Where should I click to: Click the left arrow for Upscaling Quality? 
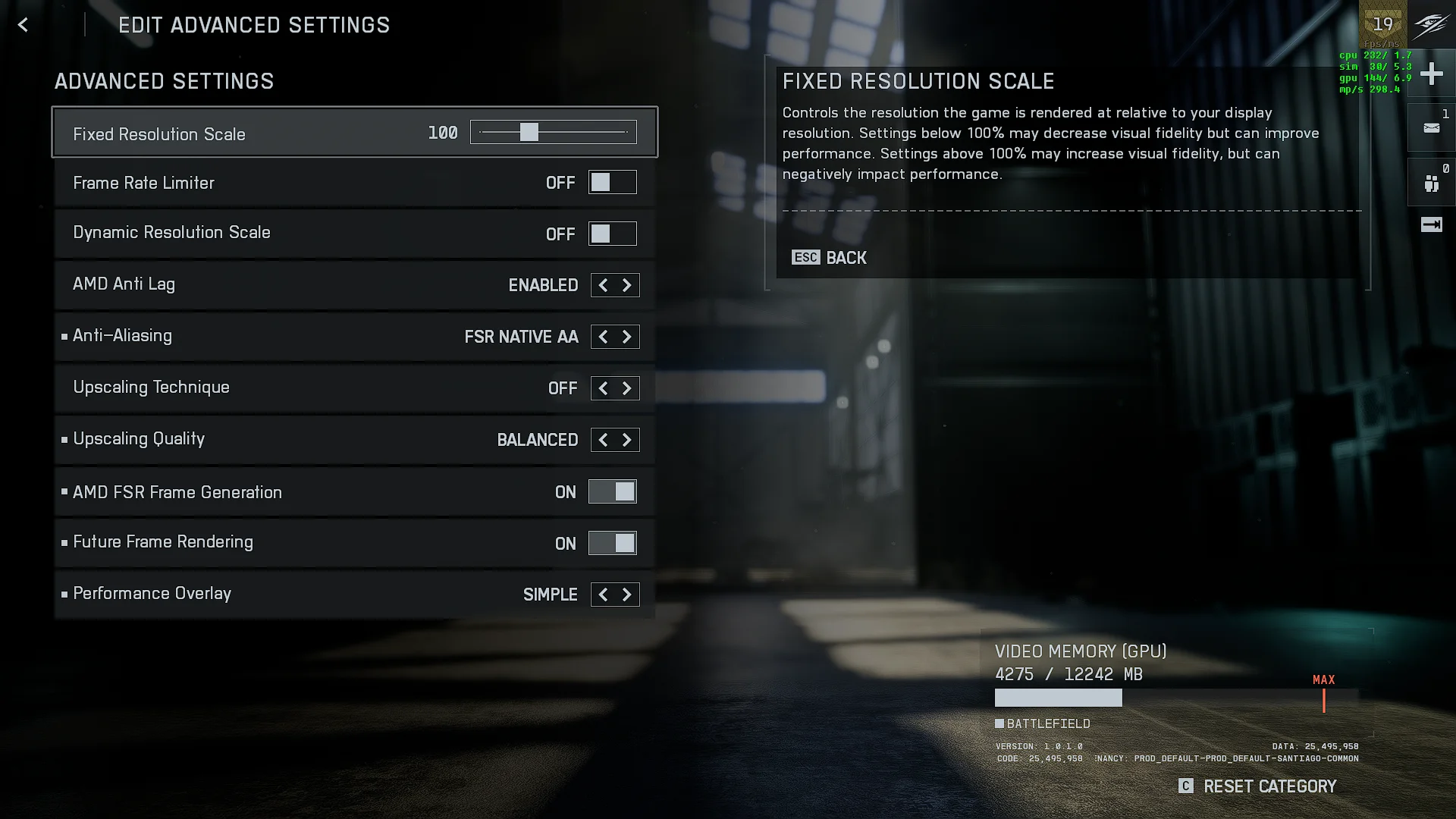pos(603,440)
